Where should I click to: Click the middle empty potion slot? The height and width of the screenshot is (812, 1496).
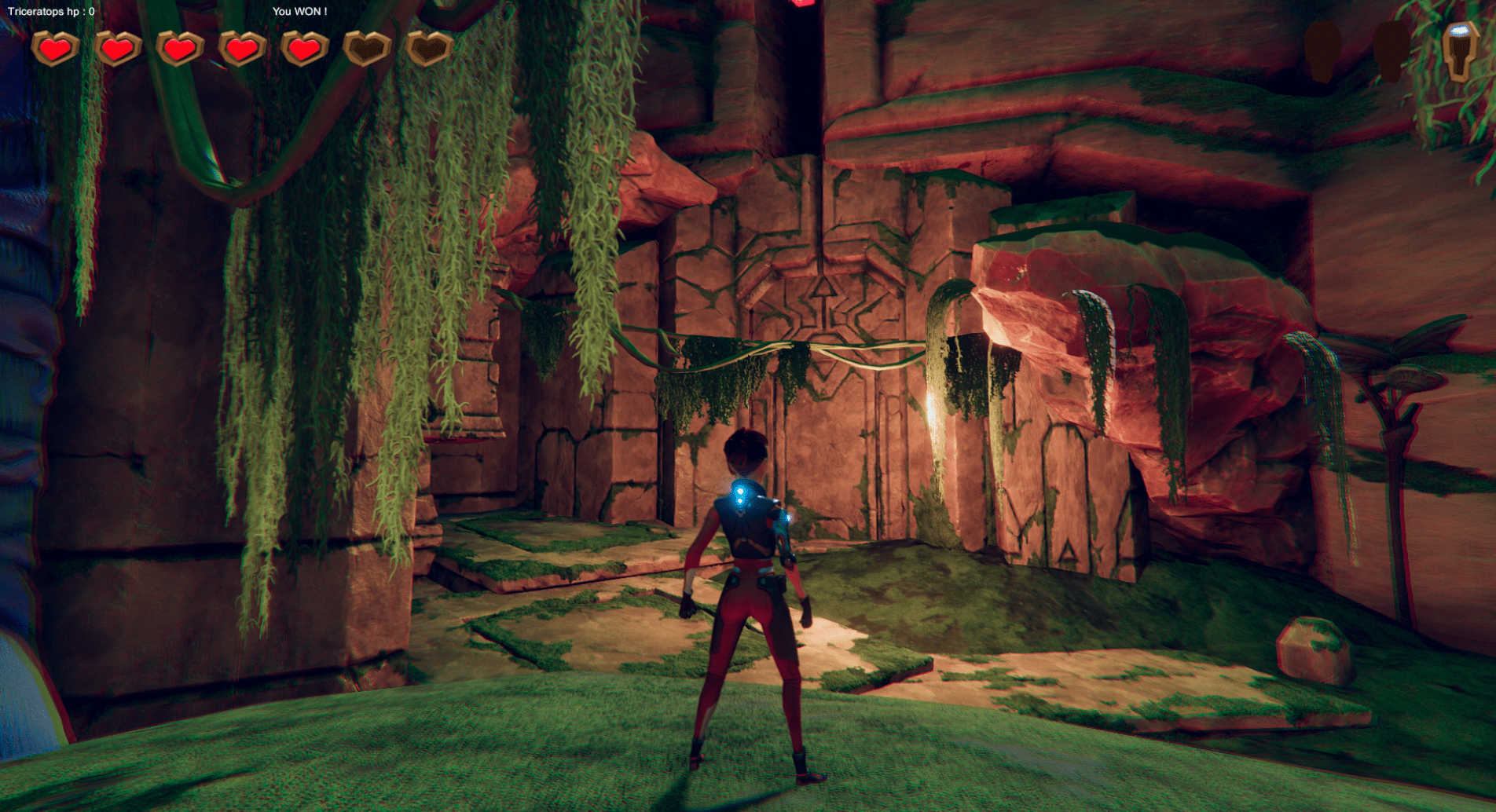[x=1392, y=51]
